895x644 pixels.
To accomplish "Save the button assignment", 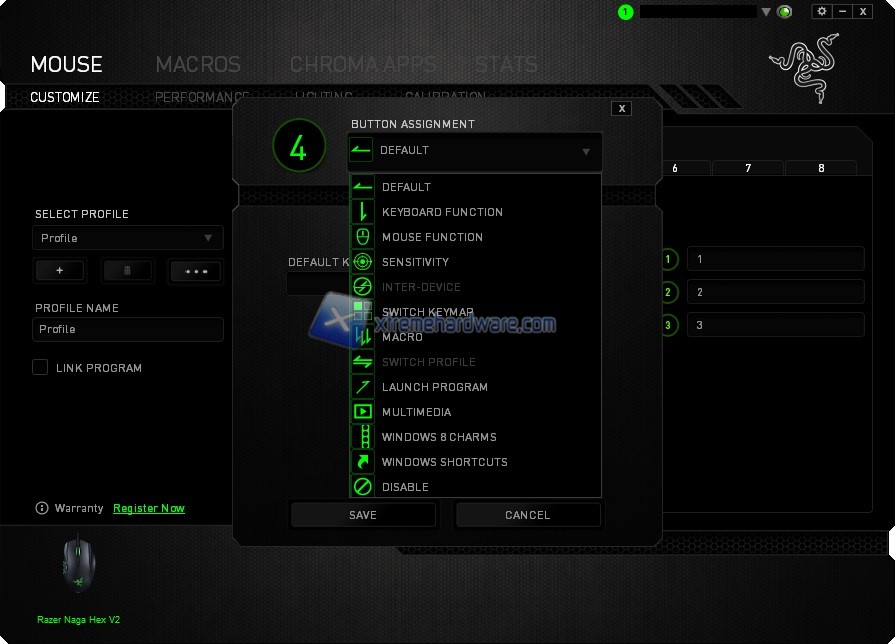I will 363,515.
